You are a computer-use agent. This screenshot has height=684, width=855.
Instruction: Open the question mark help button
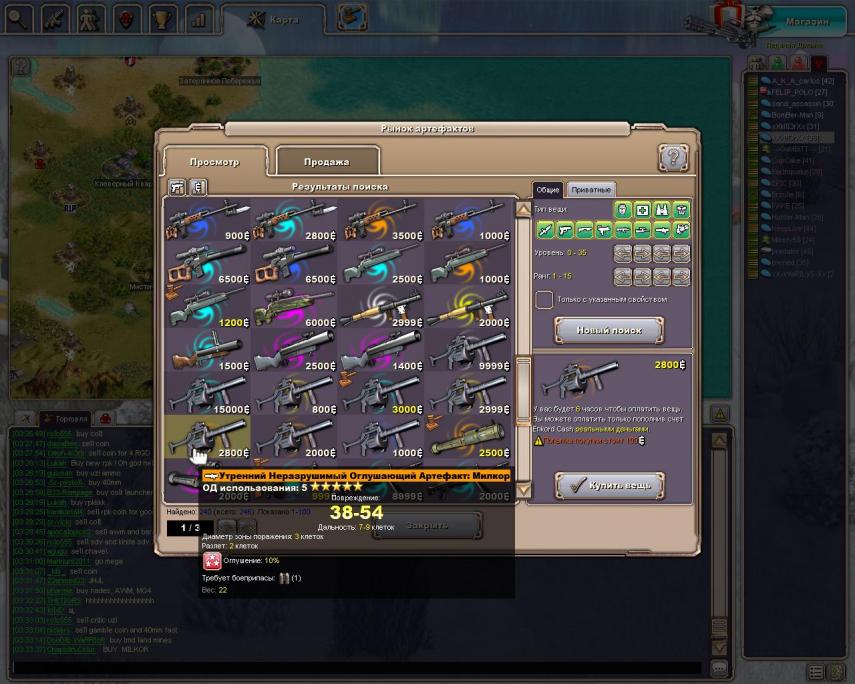pos(673,158)
